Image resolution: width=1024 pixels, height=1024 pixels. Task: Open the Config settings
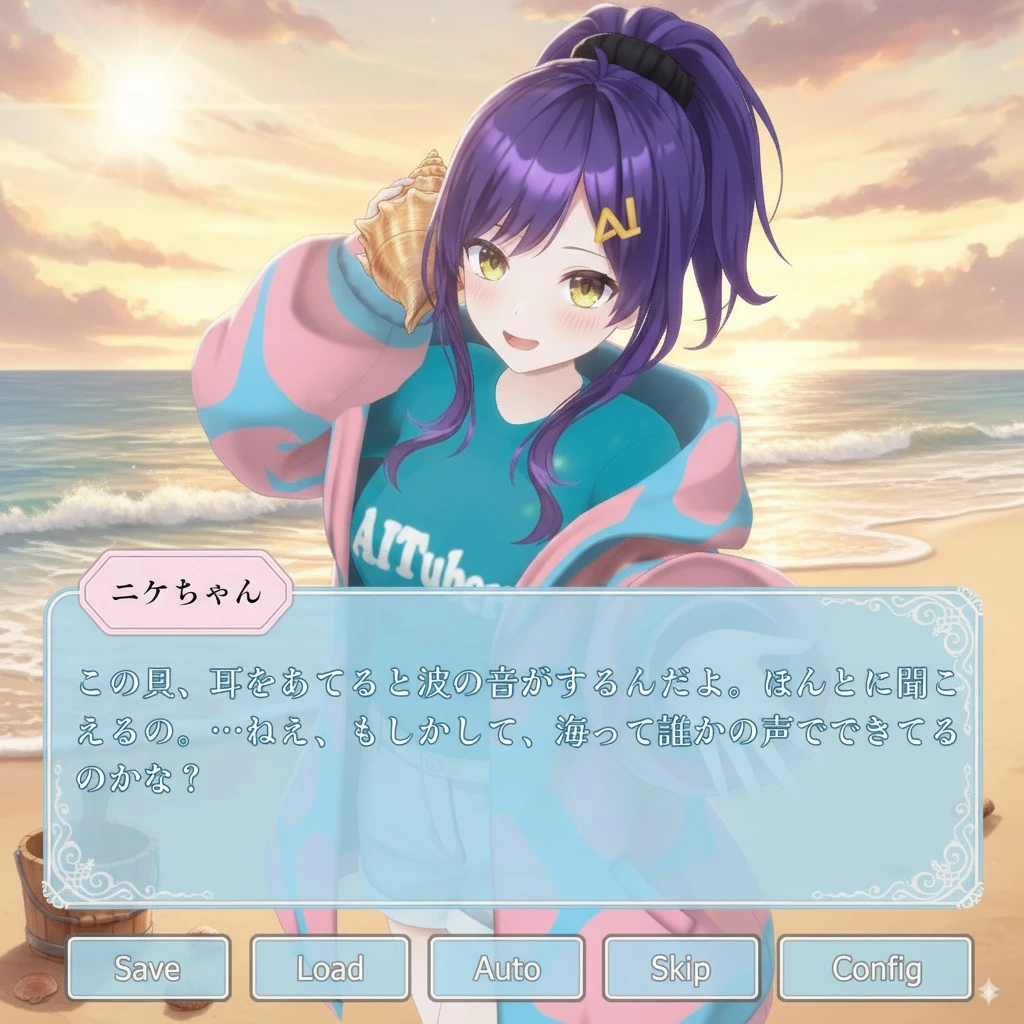coord(875,968)
